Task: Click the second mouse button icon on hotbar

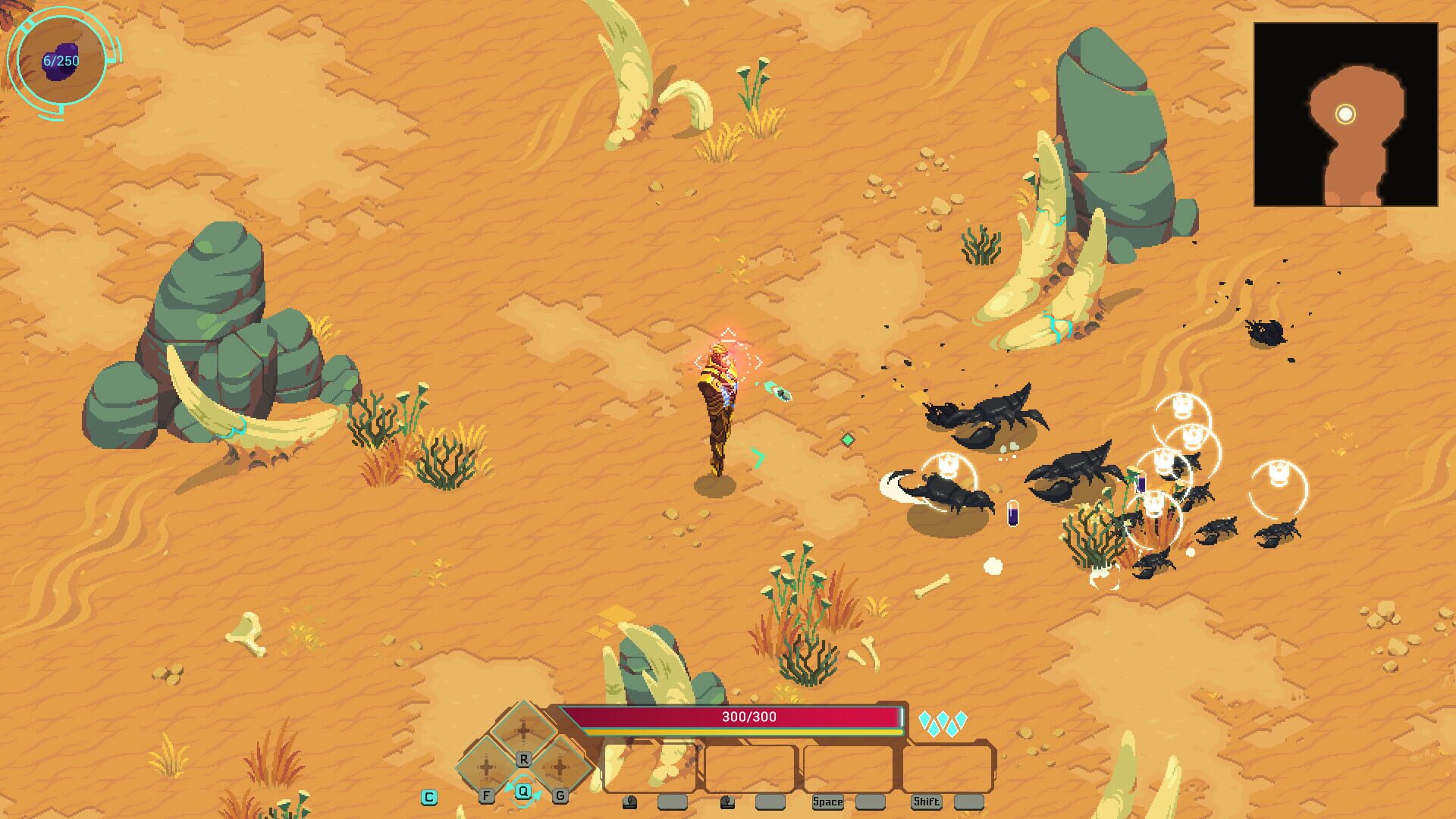Action: (x=729, y=802)
